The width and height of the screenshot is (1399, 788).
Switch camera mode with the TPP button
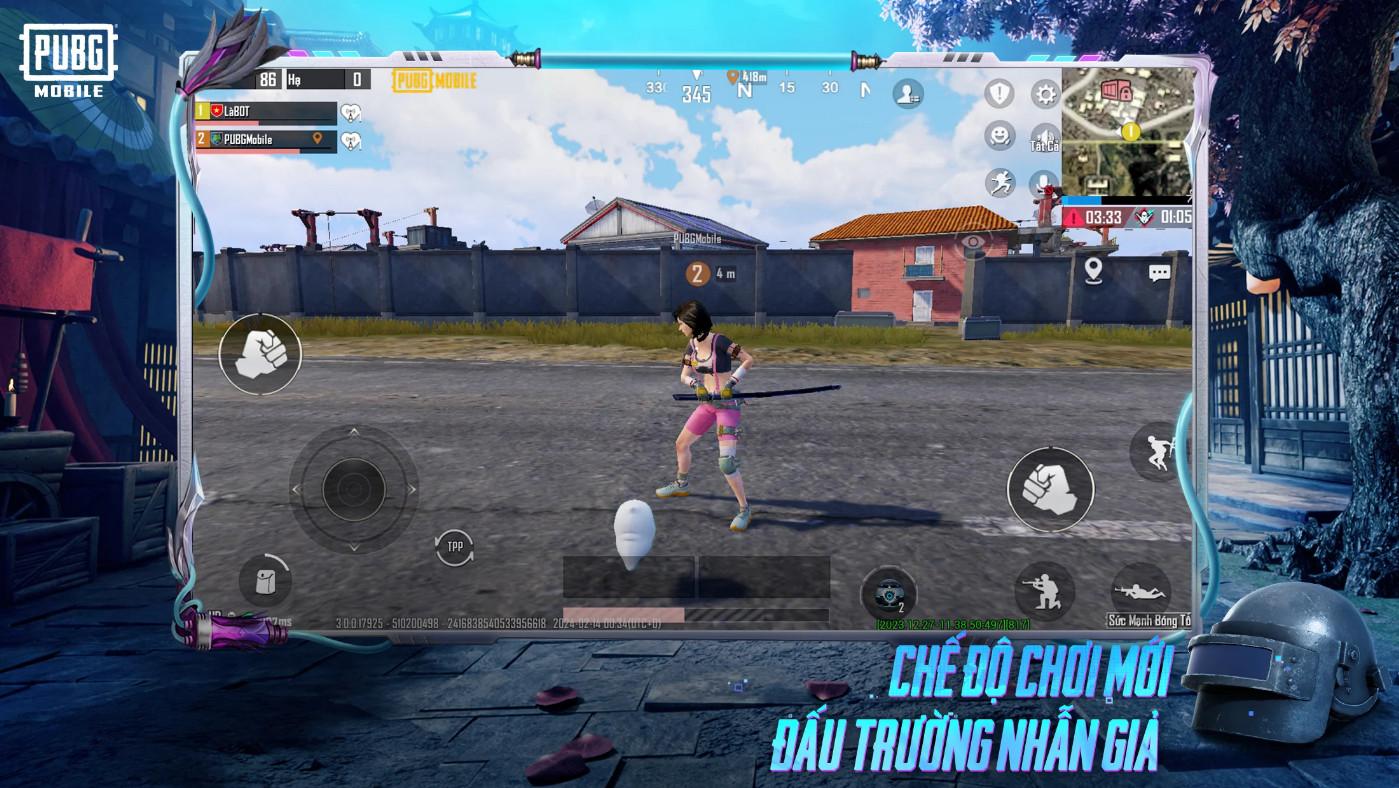tap(455, 546)
